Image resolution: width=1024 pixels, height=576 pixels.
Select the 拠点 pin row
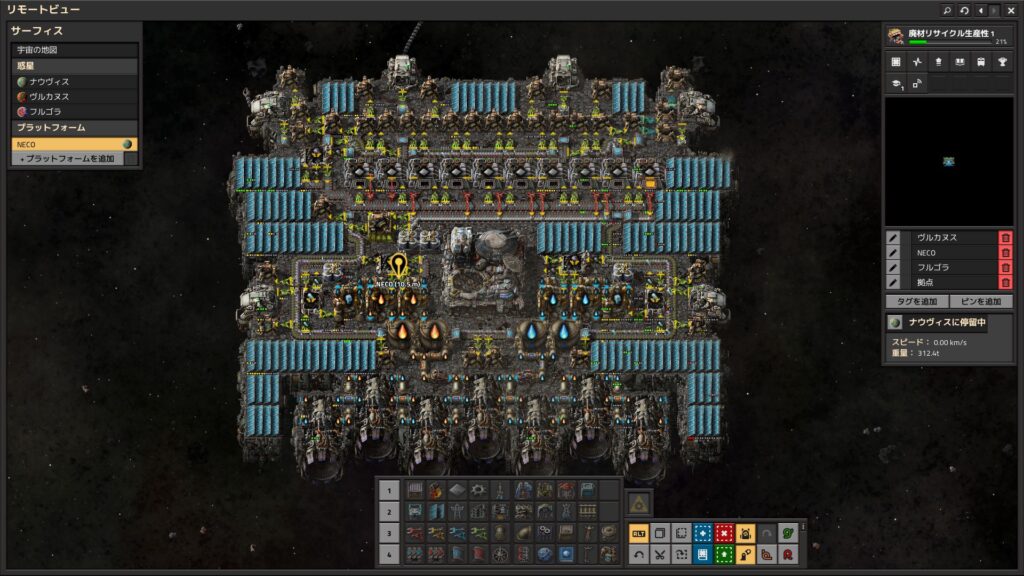tap(950, 283)
